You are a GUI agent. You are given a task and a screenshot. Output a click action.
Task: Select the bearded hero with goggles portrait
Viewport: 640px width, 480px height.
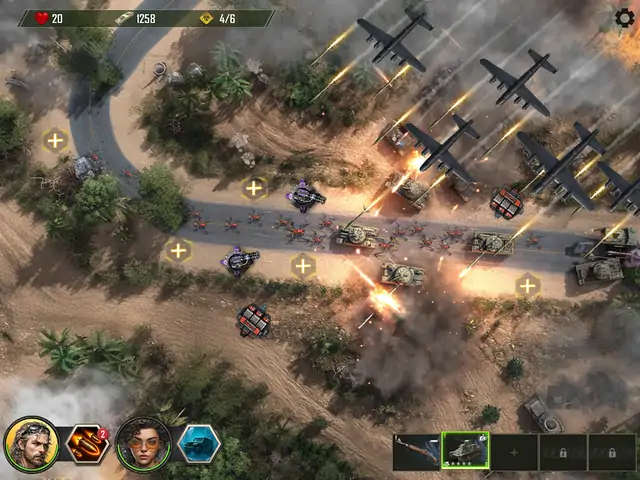[31, 443]
